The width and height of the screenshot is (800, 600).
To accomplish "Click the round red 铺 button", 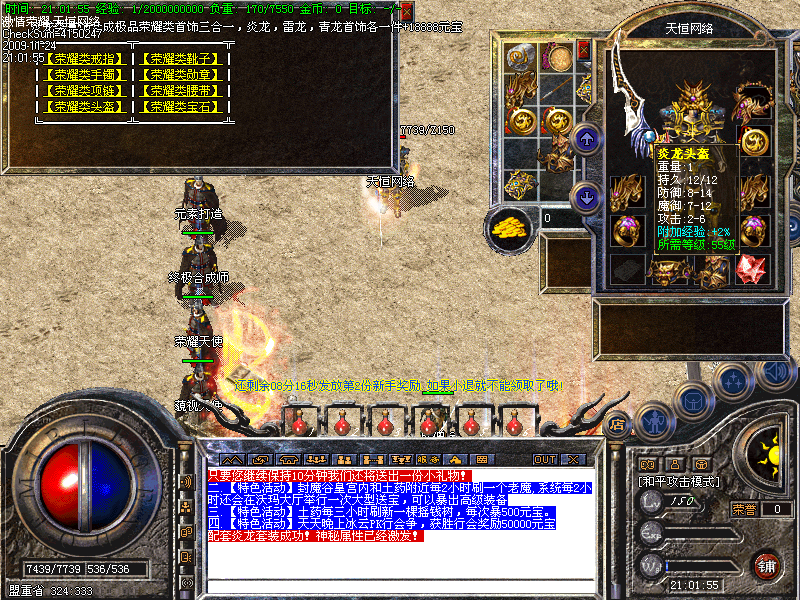I will (x=766, y=566).
